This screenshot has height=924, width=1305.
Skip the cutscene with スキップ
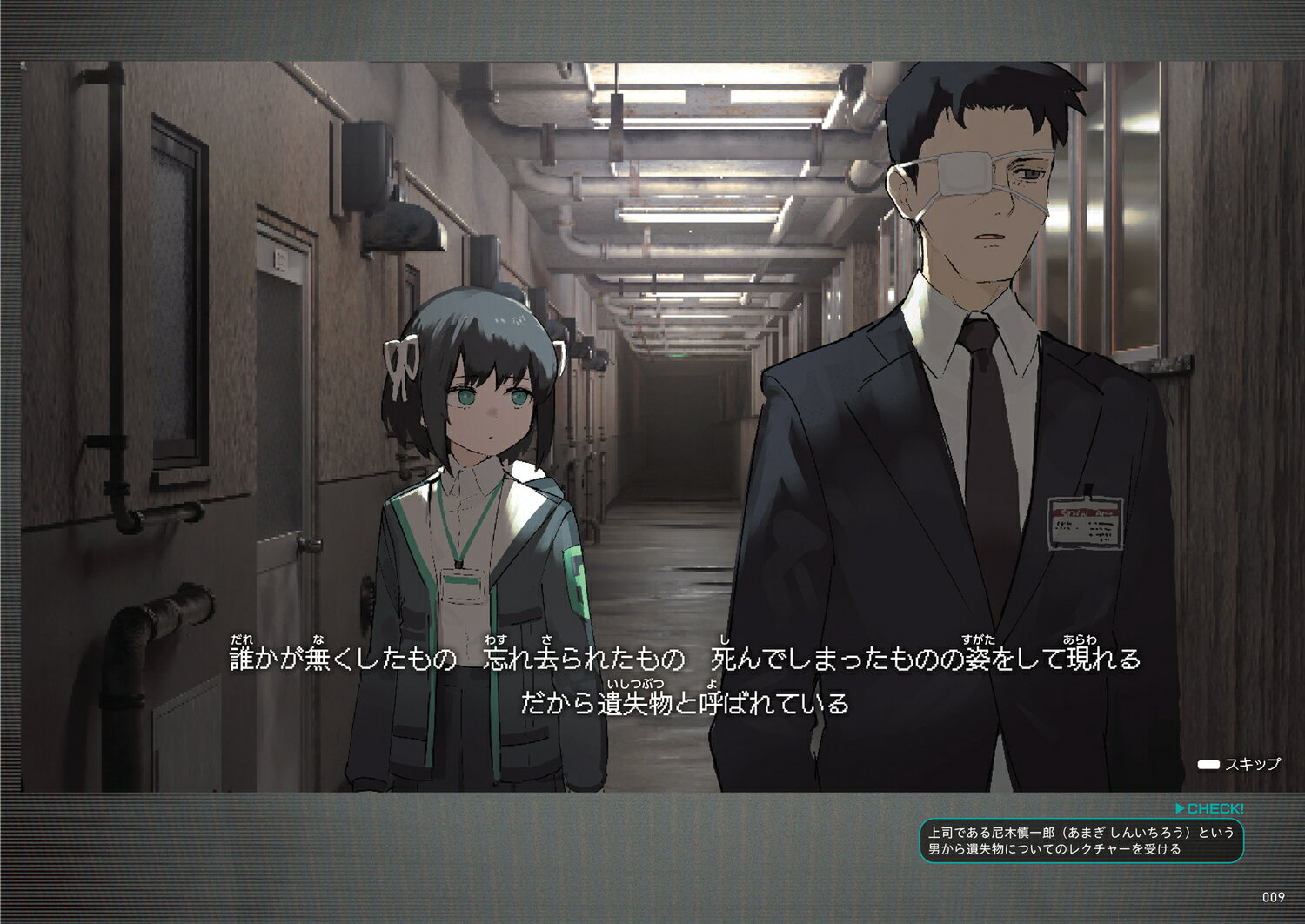1239,764
